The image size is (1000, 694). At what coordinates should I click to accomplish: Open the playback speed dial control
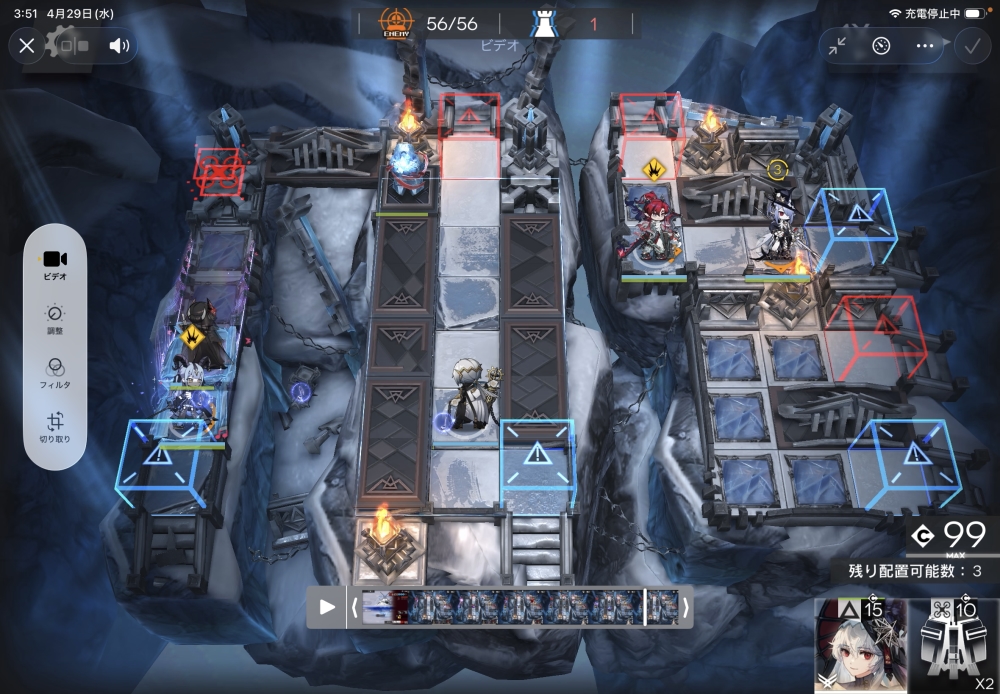(880, 45)
